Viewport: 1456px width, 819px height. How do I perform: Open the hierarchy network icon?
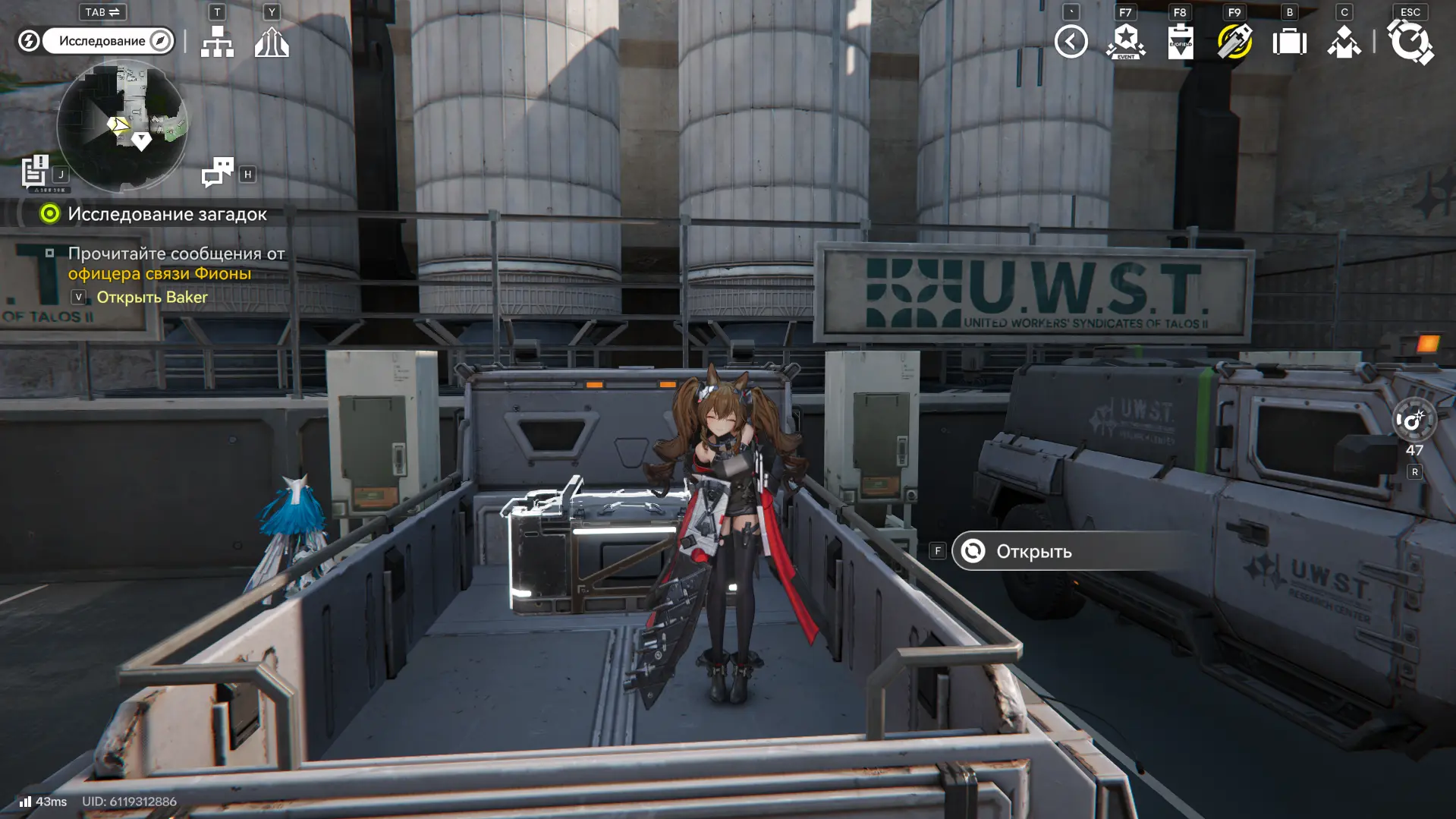pyautogui.click(x=217, y=42)
